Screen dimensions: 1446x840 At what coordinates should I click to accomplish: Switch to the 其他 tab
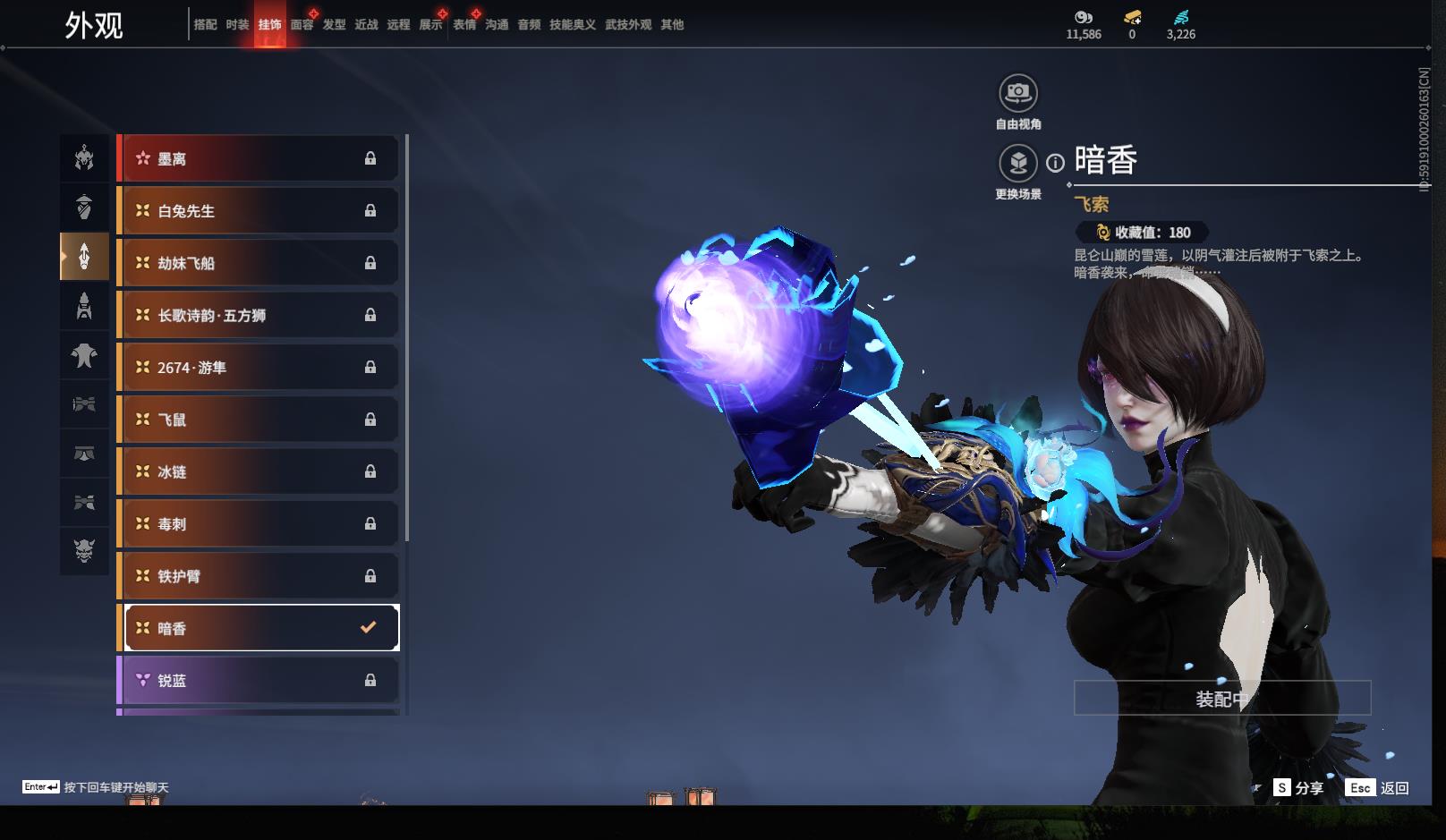point(672,25)
